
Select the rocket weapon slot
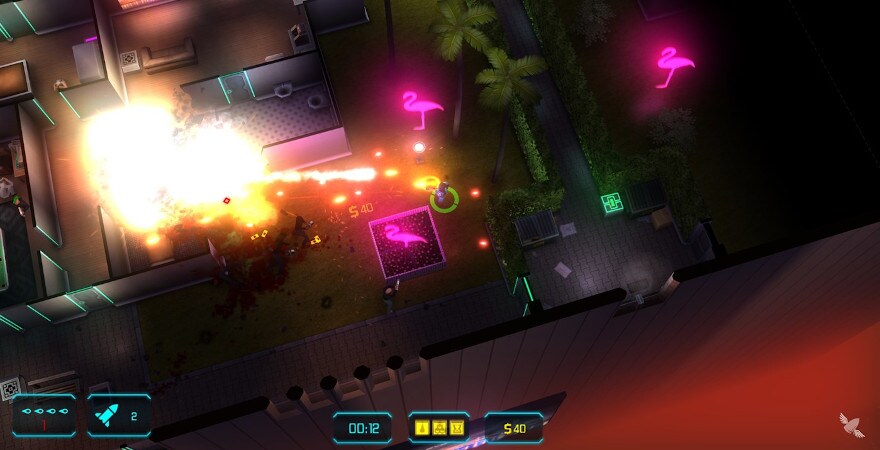pos(119,414)
